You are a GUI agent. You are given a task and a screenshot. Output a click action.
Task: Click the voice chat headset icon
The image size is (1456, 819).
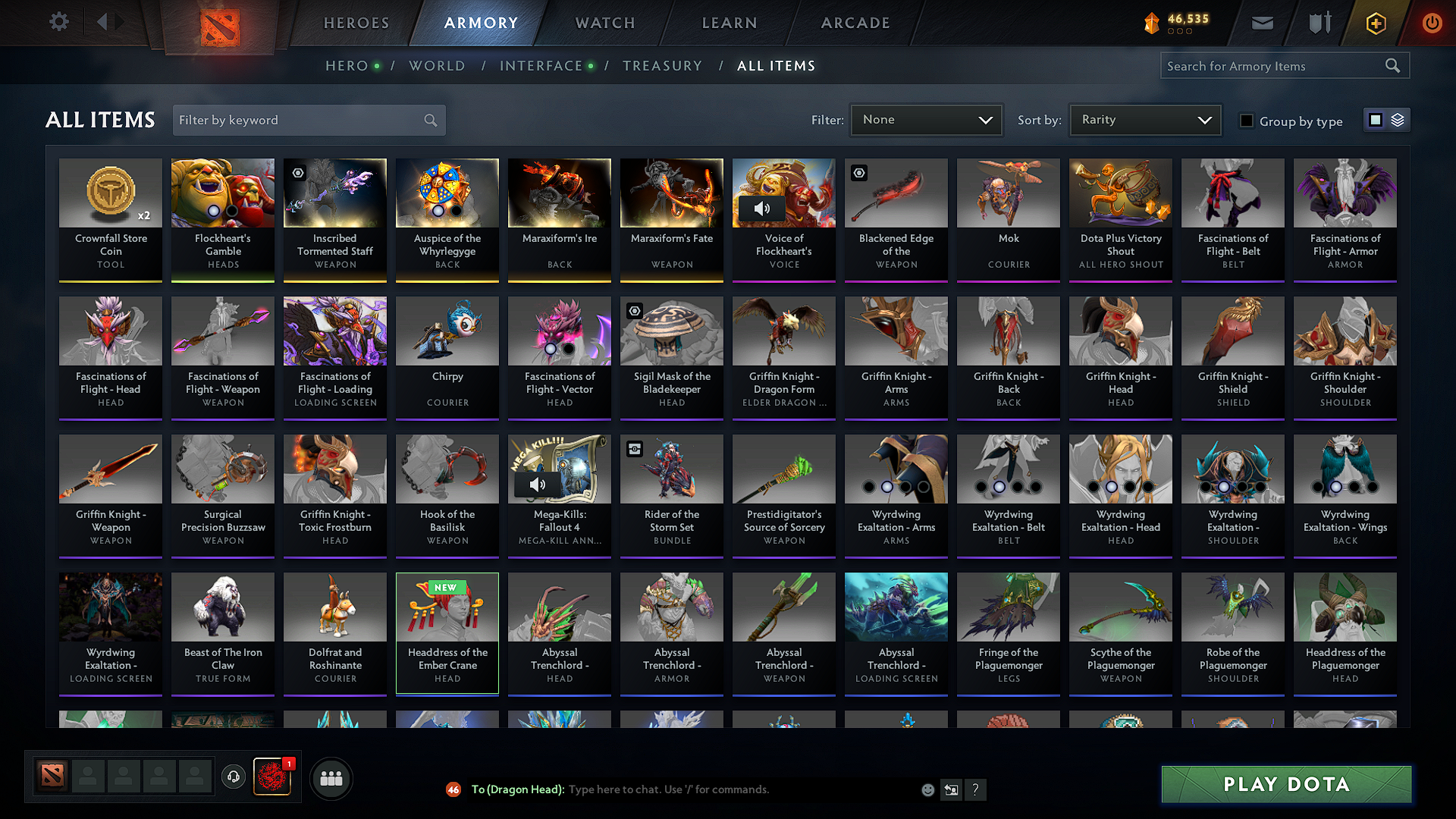[234, 777]
